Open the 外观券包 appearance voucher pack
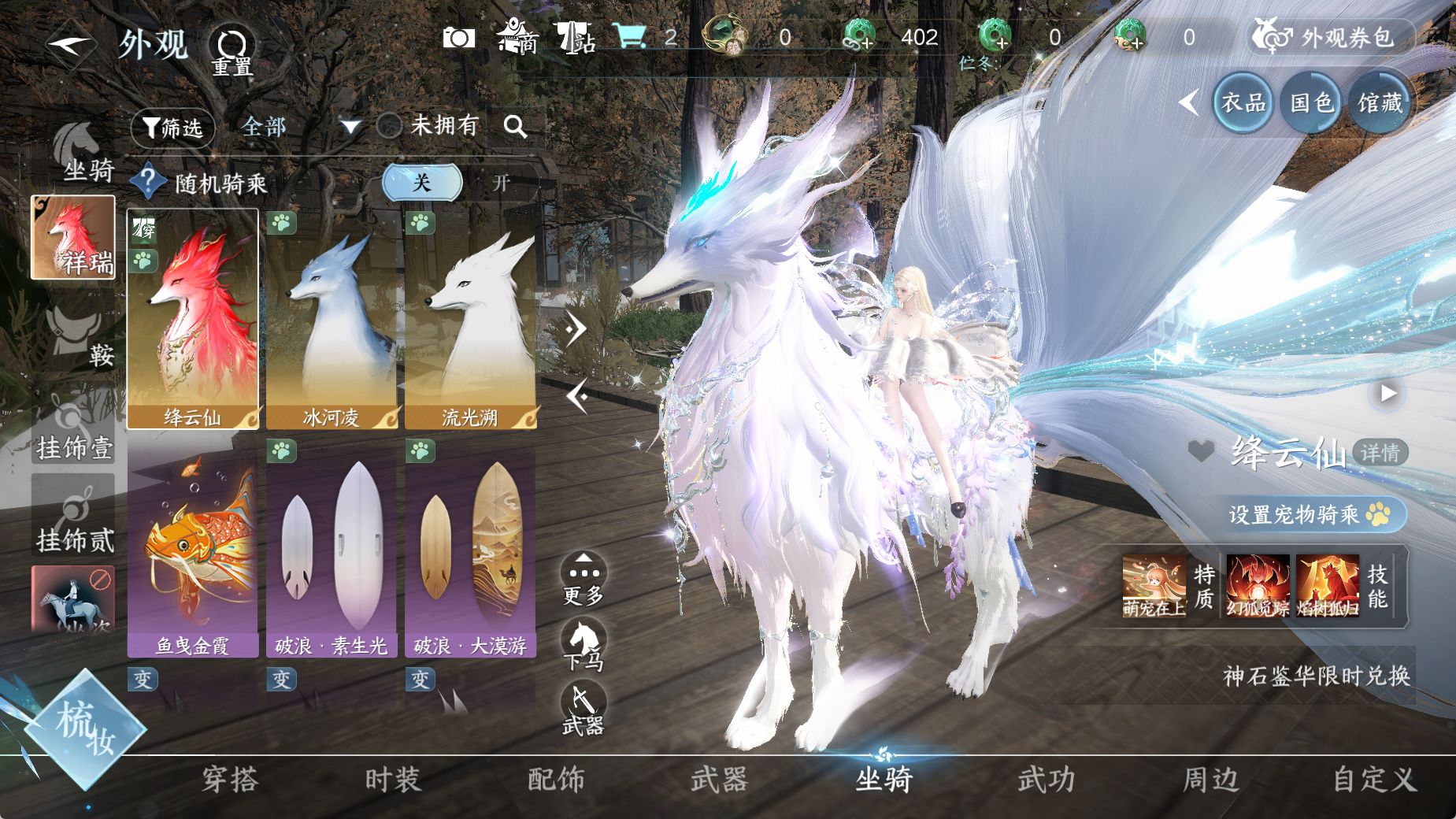This screenshot has height=819, width=1456. point(1332,37)
